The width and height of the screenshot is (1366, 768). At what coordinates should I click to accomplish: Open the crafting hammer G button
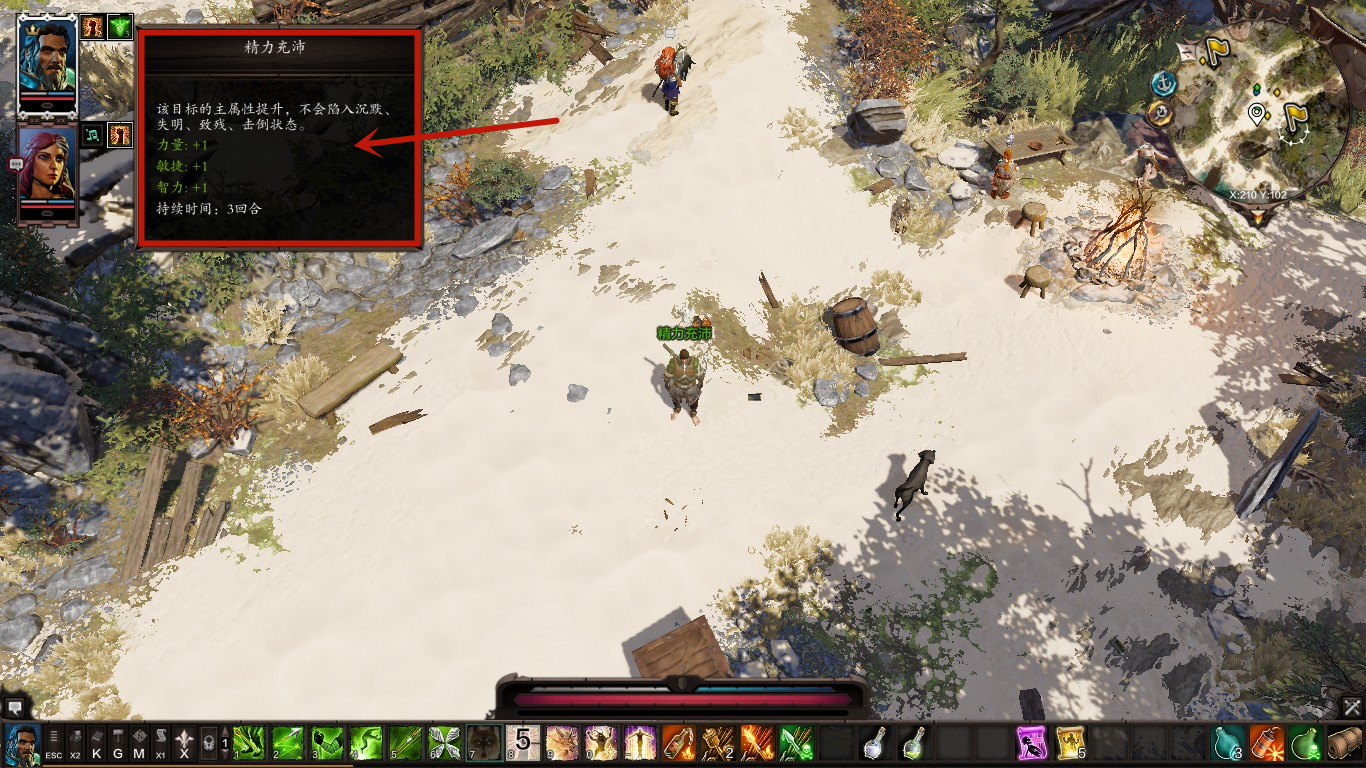tap(118, 744)
